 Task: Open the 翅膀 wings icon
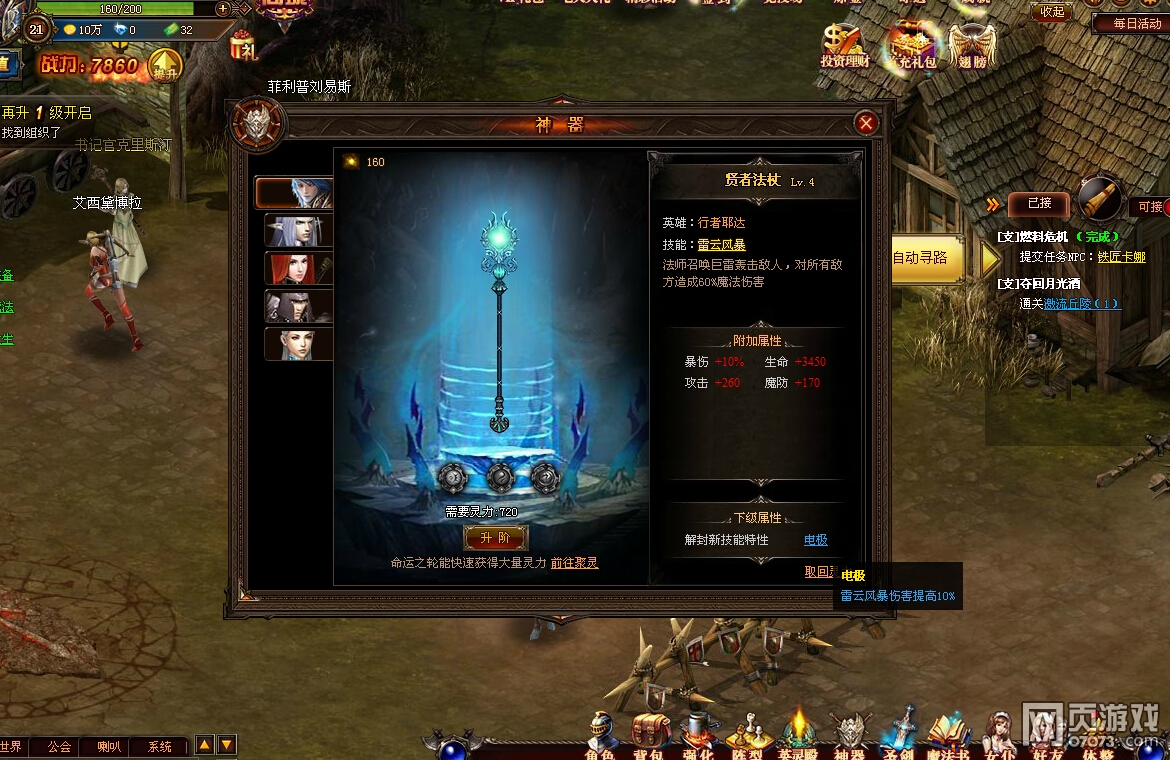971,47
